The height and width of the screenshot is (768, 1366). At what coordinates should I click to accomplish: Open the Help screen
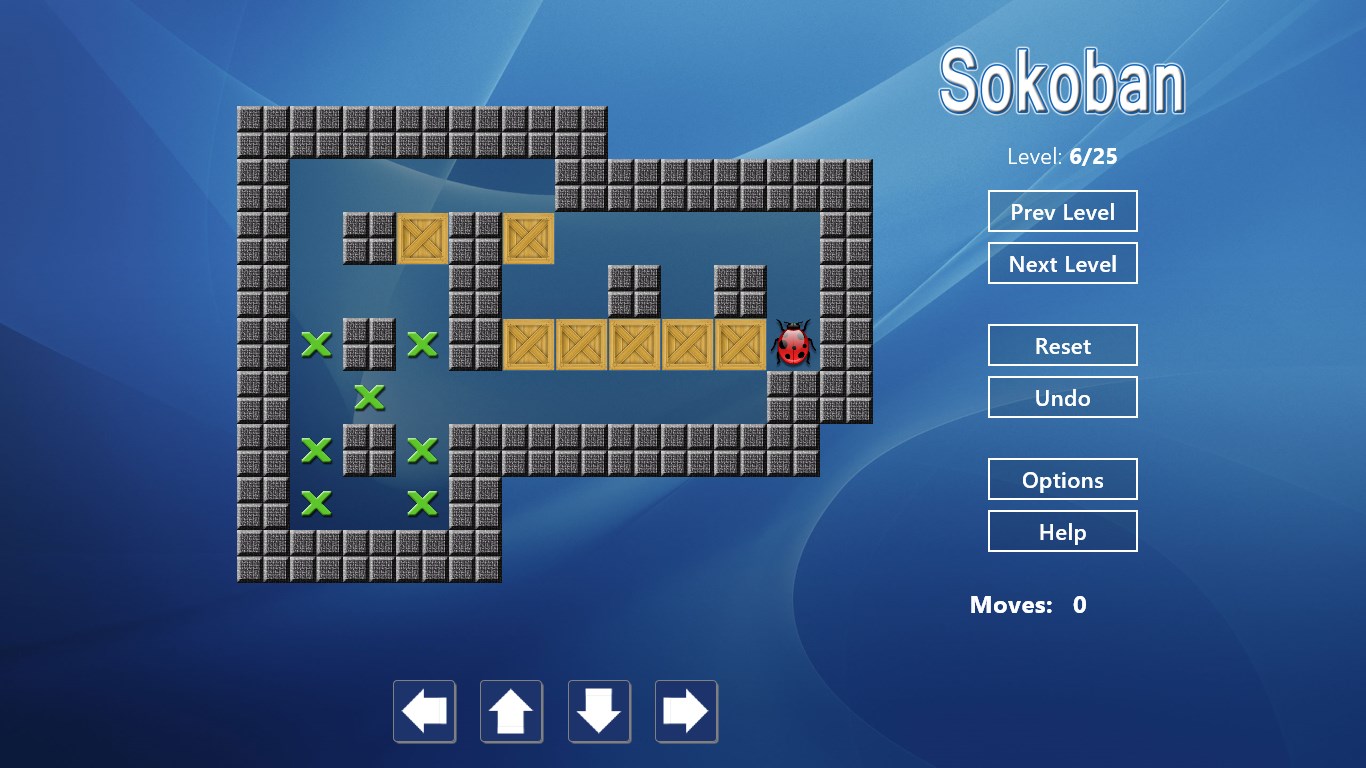pyautogui.click(x=1063, y=531)
